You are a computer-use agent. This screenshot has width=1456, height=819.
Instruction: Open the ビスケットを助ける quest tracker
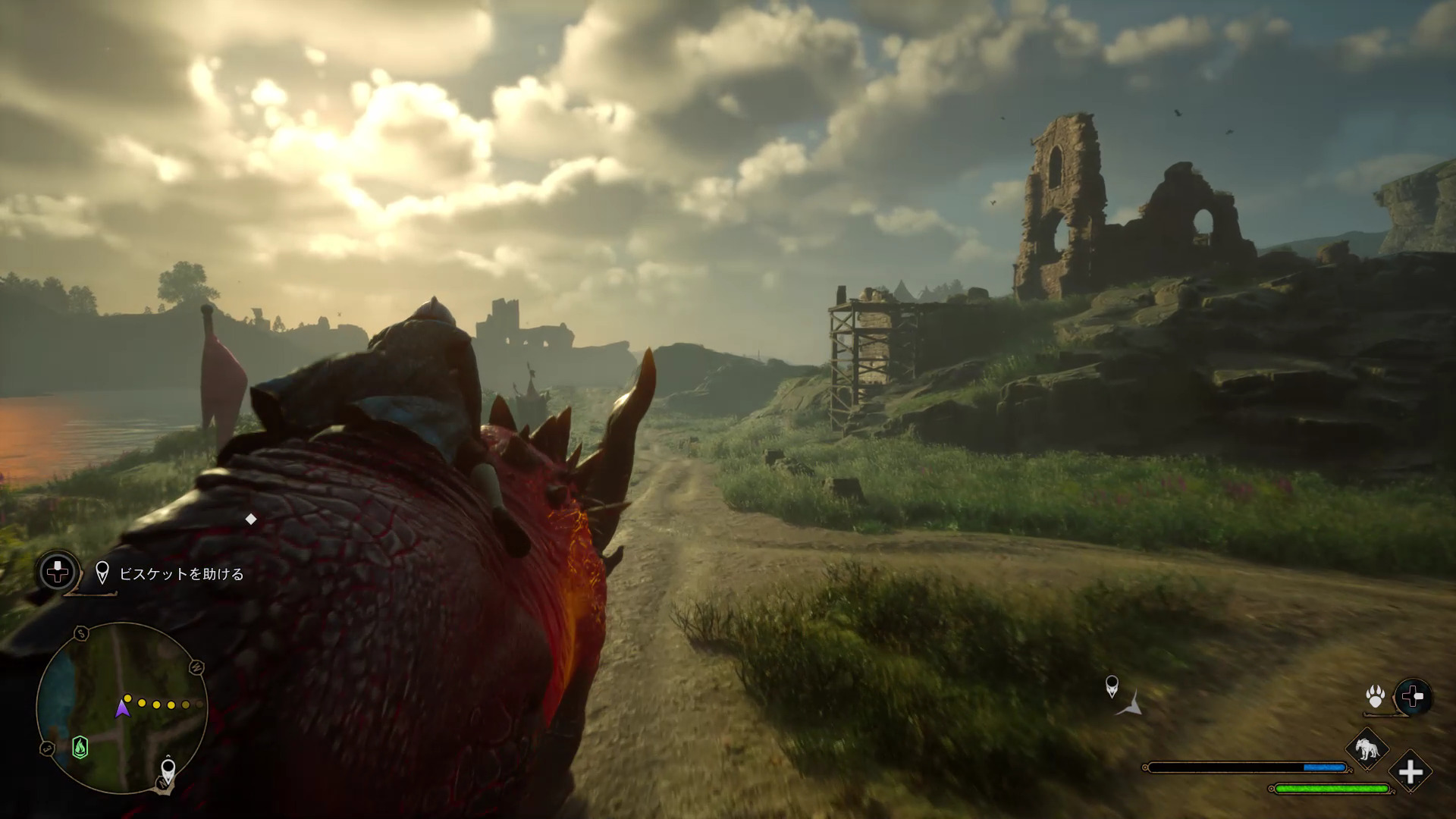(181, 574)
